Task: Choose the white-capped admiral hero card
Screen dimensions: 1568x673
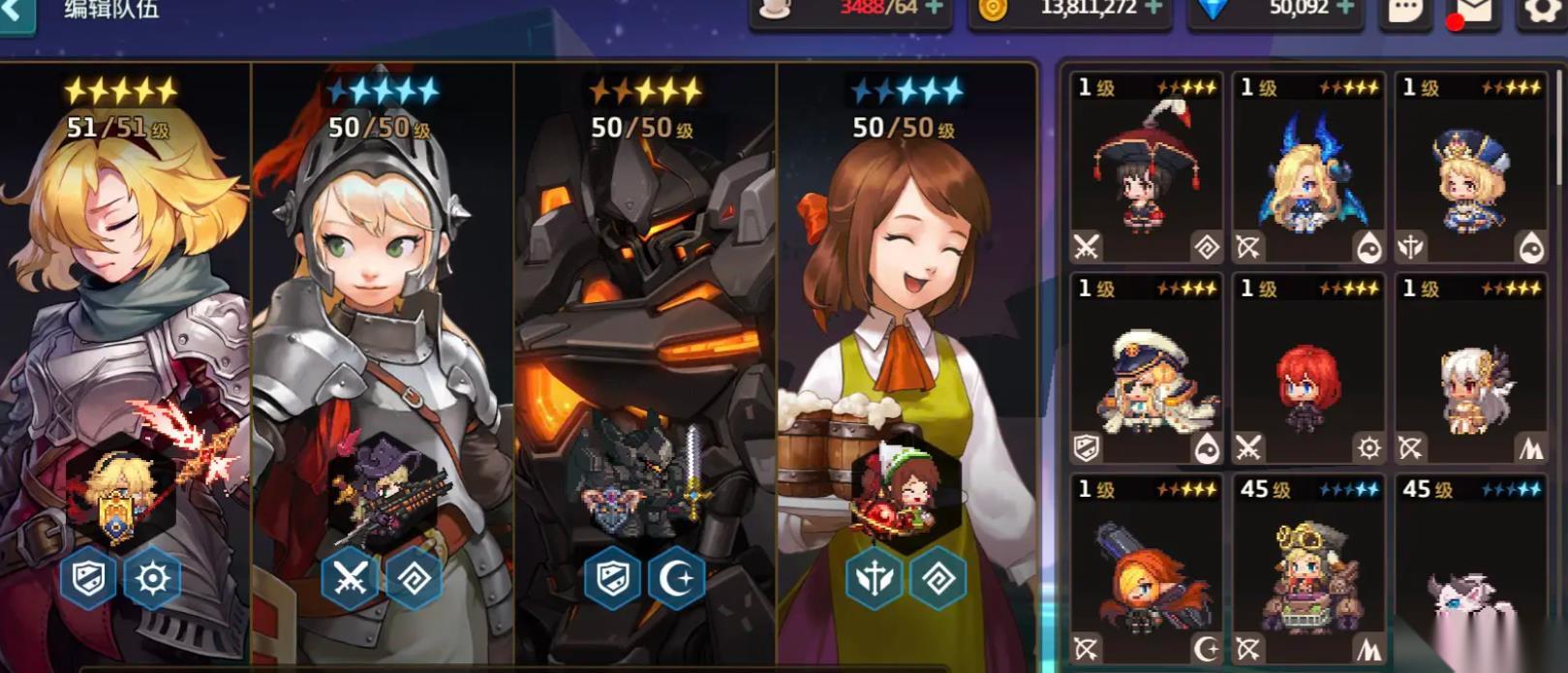Action: point(1146,369)
